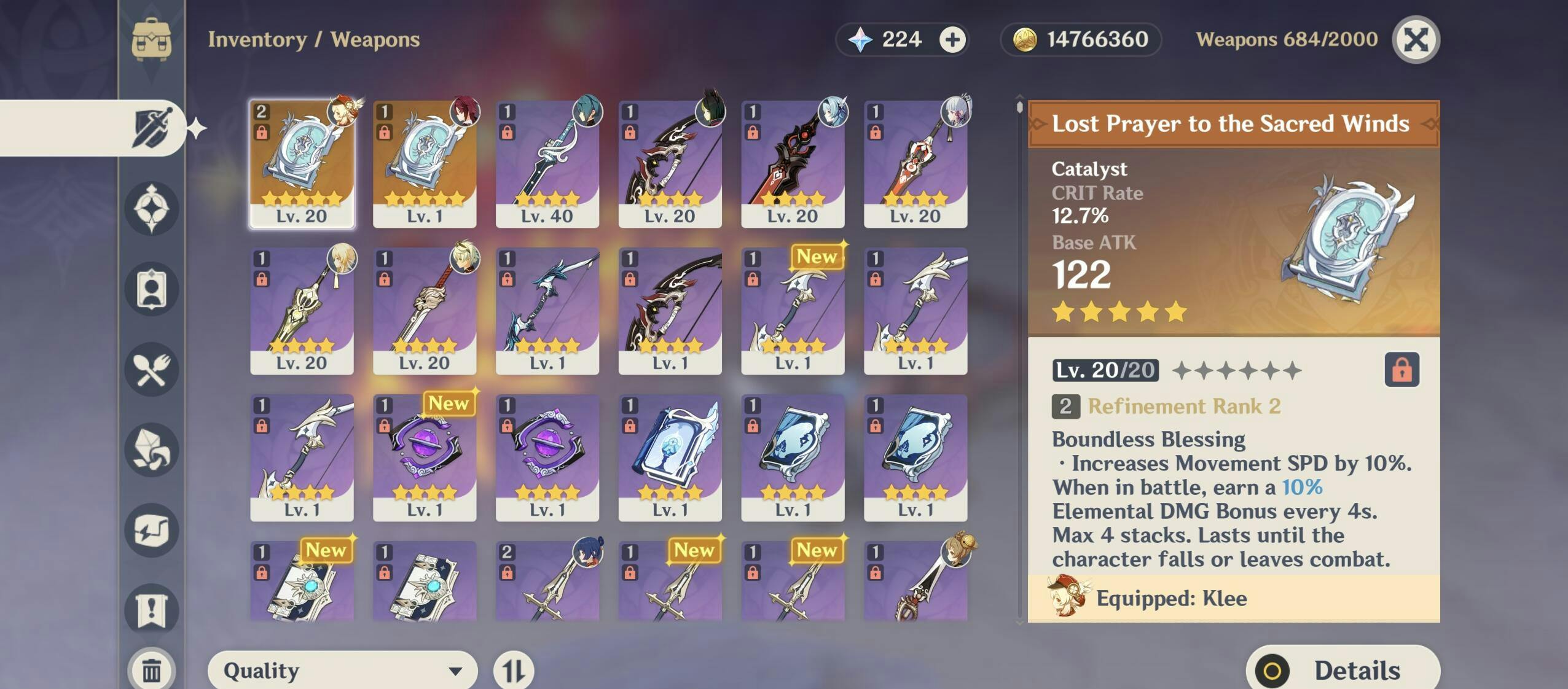This screenshot has height=689, width=1568.
Task: Select the Lv. 20 claymore equipped by Eula
Action: coord(793,164)
